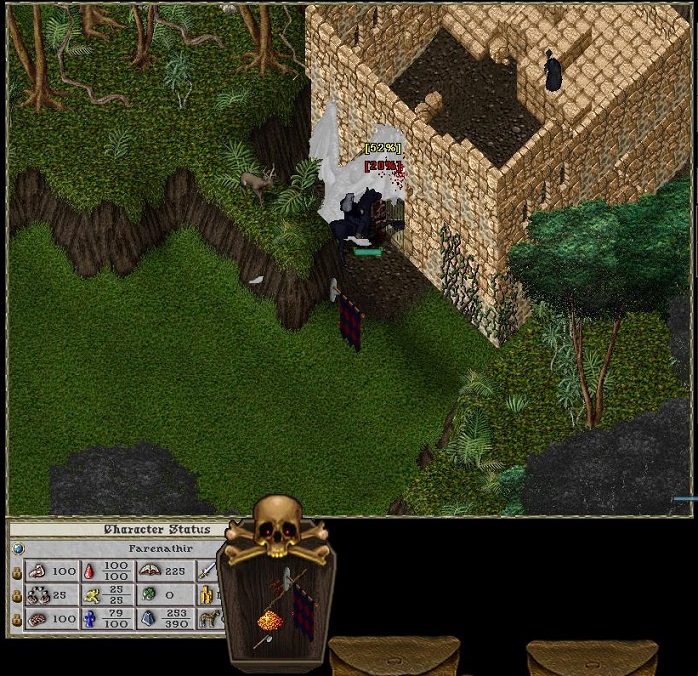This screenshot has width=698, height=676.
Task: Toggle the dexterity stat lock
Action: tap(16, 595)
